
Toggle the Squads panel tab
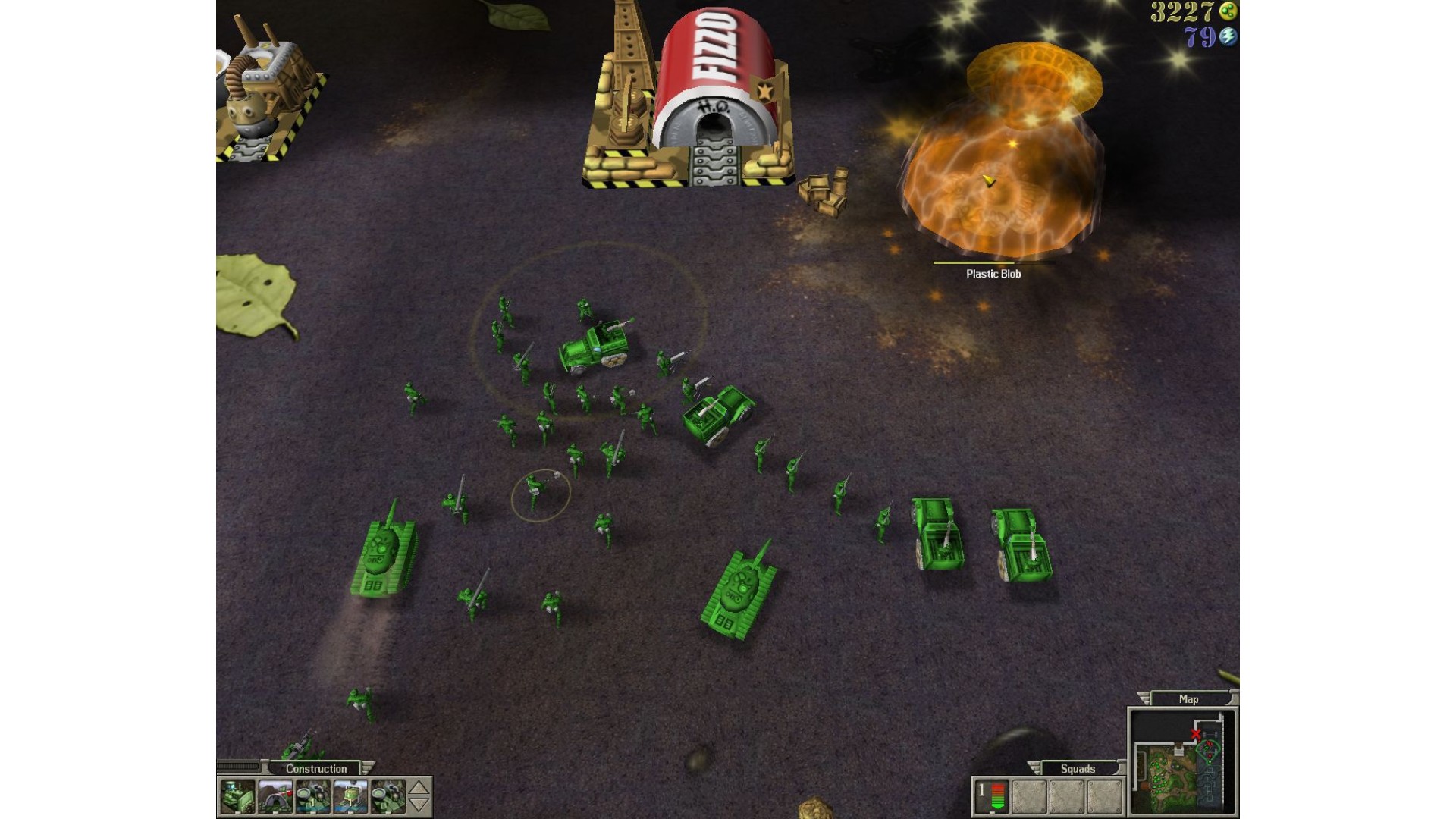coord(1078,768)
